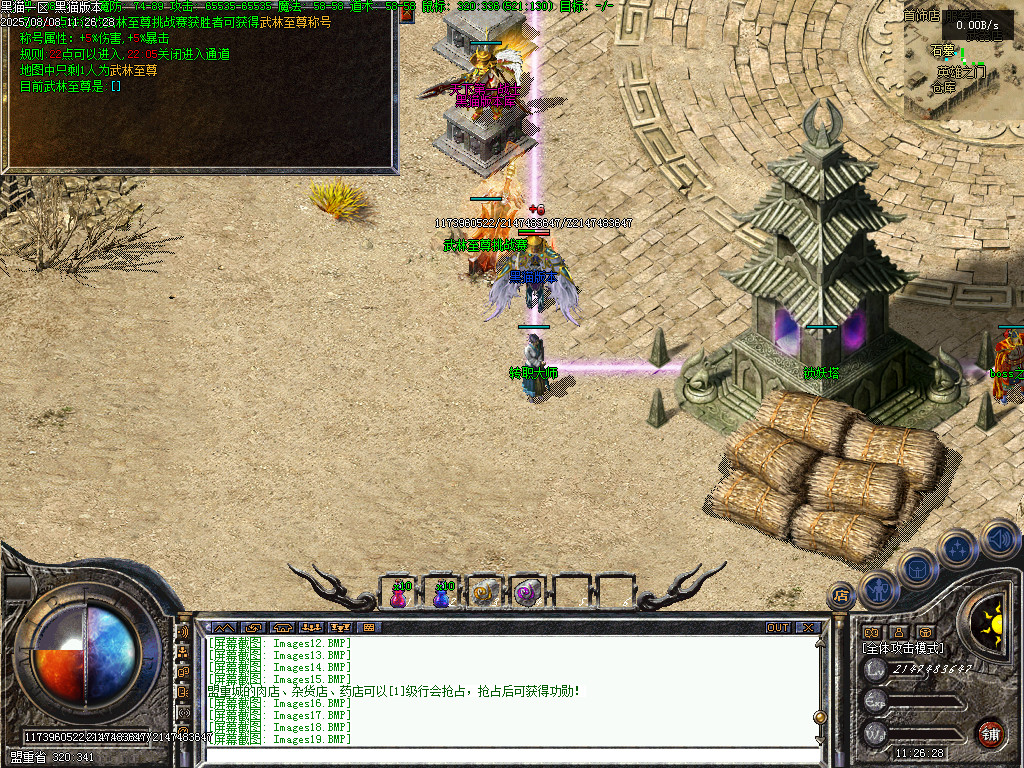Screen dimensions: 1024x768
Task: Toggle the 全体攻击模式 attack mode label
Action: tap(903, 648)
